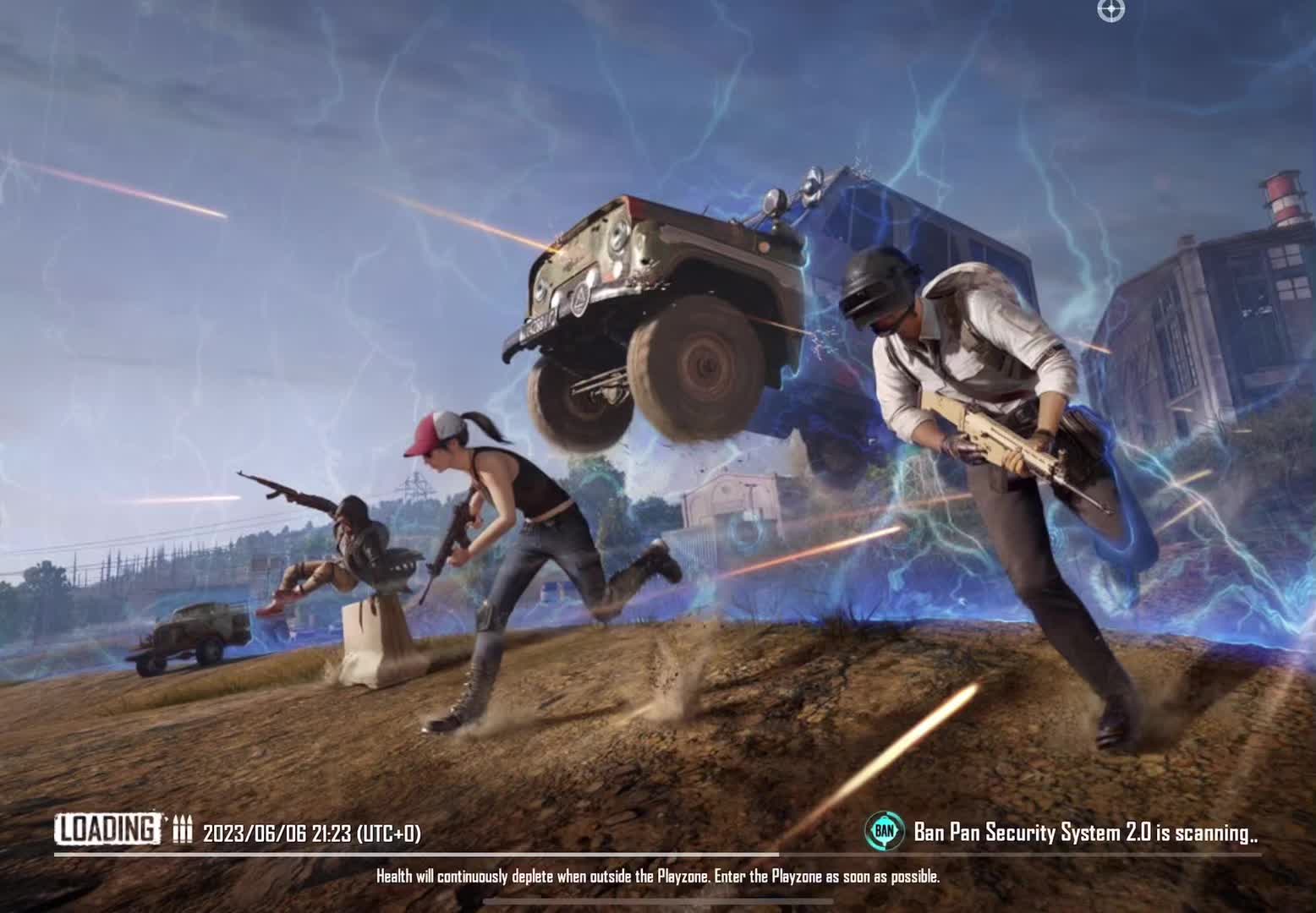
Task: Click the Ban Pan security badge icon
Action: 885,832
